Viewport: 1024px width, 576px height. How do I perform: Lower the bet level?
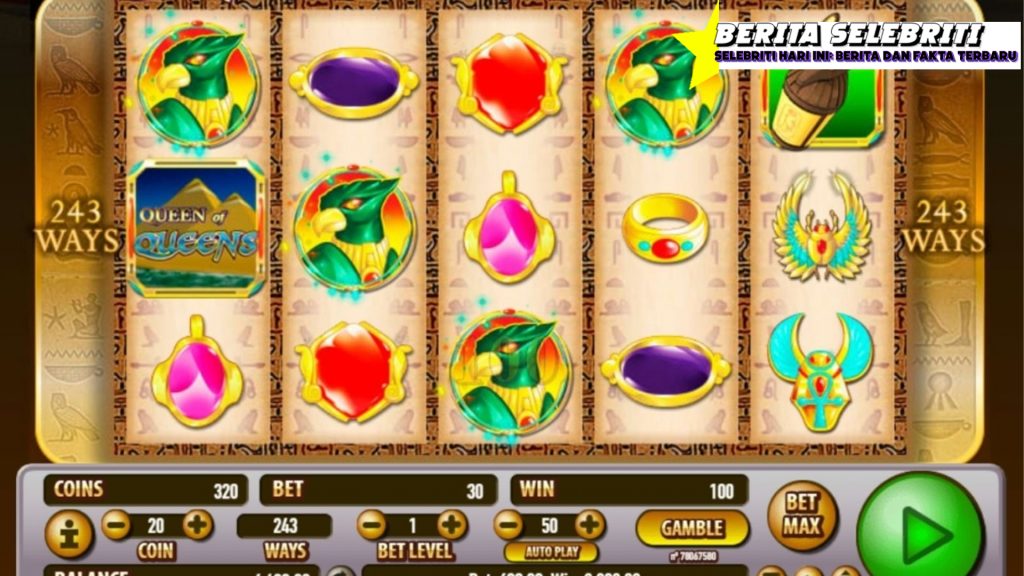[x=371, y=525]
